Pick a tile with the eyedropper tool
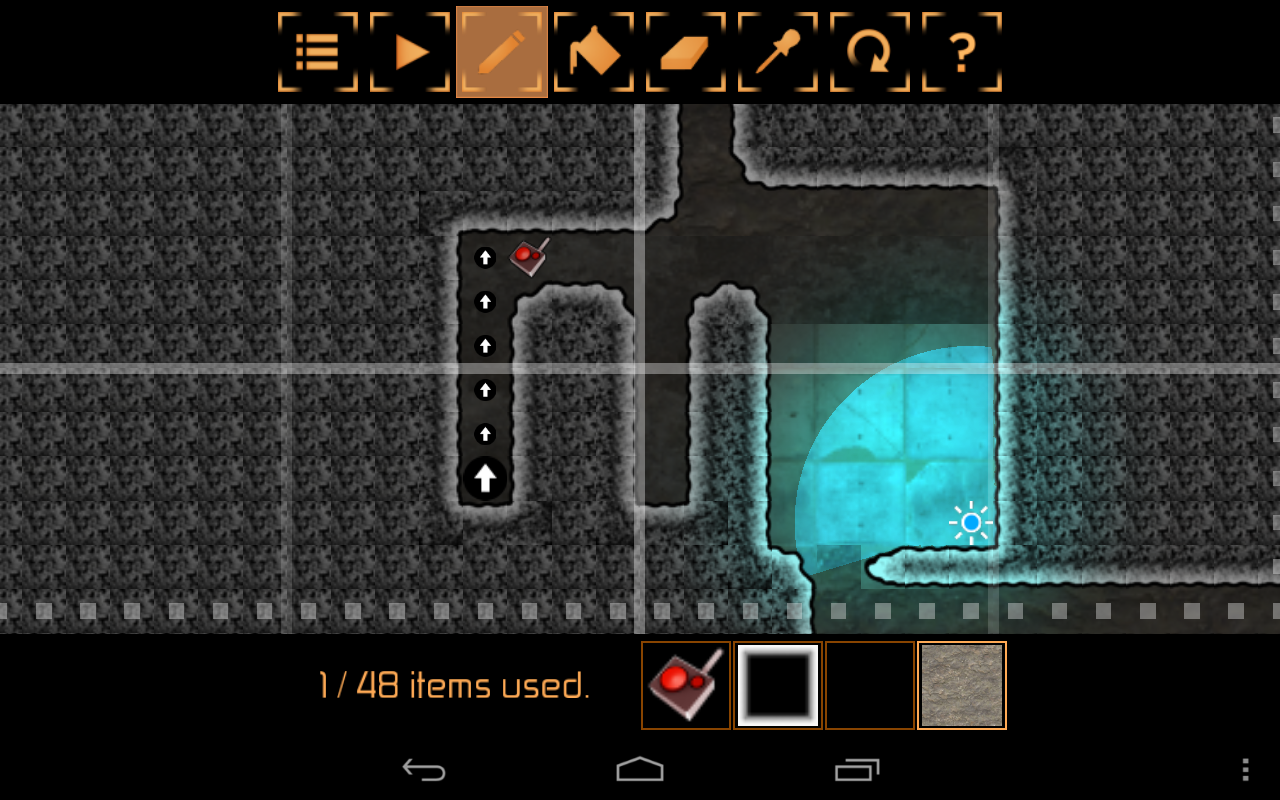The height and width of the screenshot is (800, 1280). tap(777, 51)
